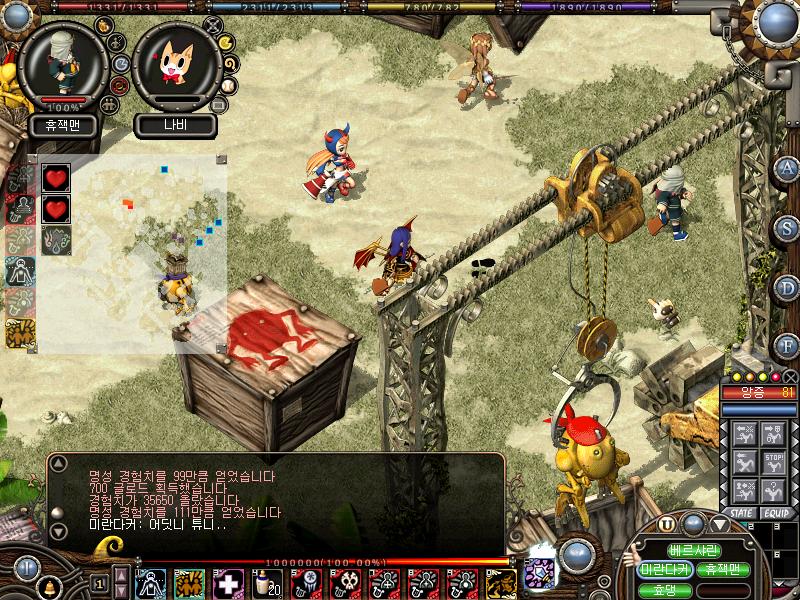The width and height of the screenshot is (800, 600).
Task: Close the pet command panel
Action: click(x=790, y=377)
